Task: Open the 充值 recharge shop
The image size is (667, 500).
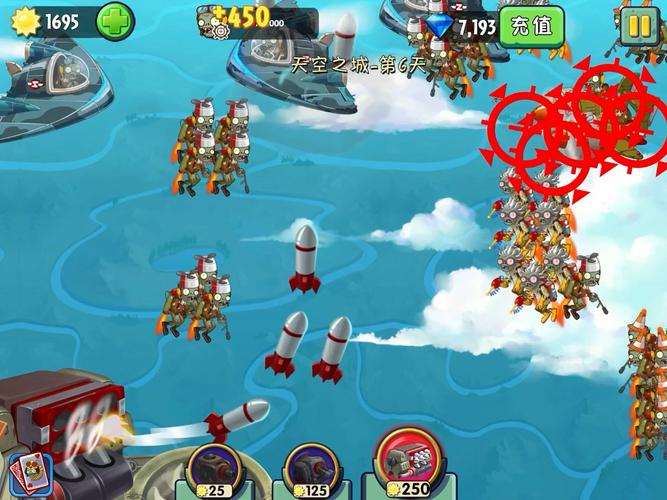Action: (530, 26)
